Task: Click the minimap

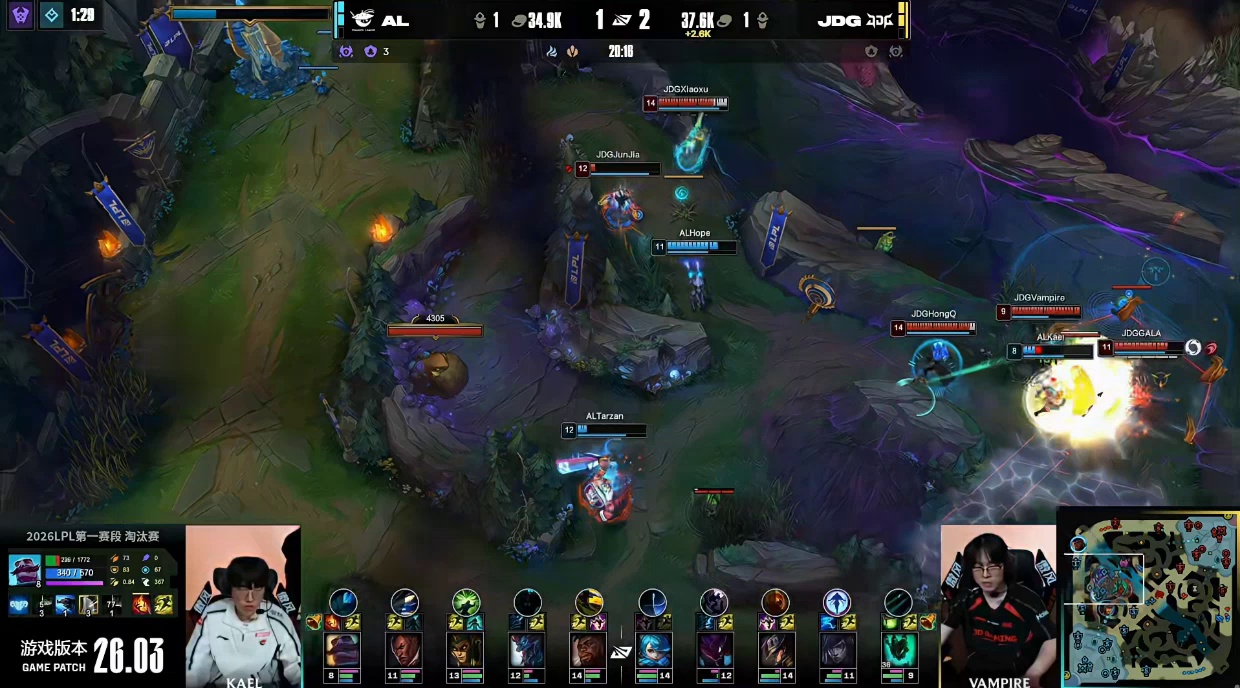Action: tap(1148, 598)
